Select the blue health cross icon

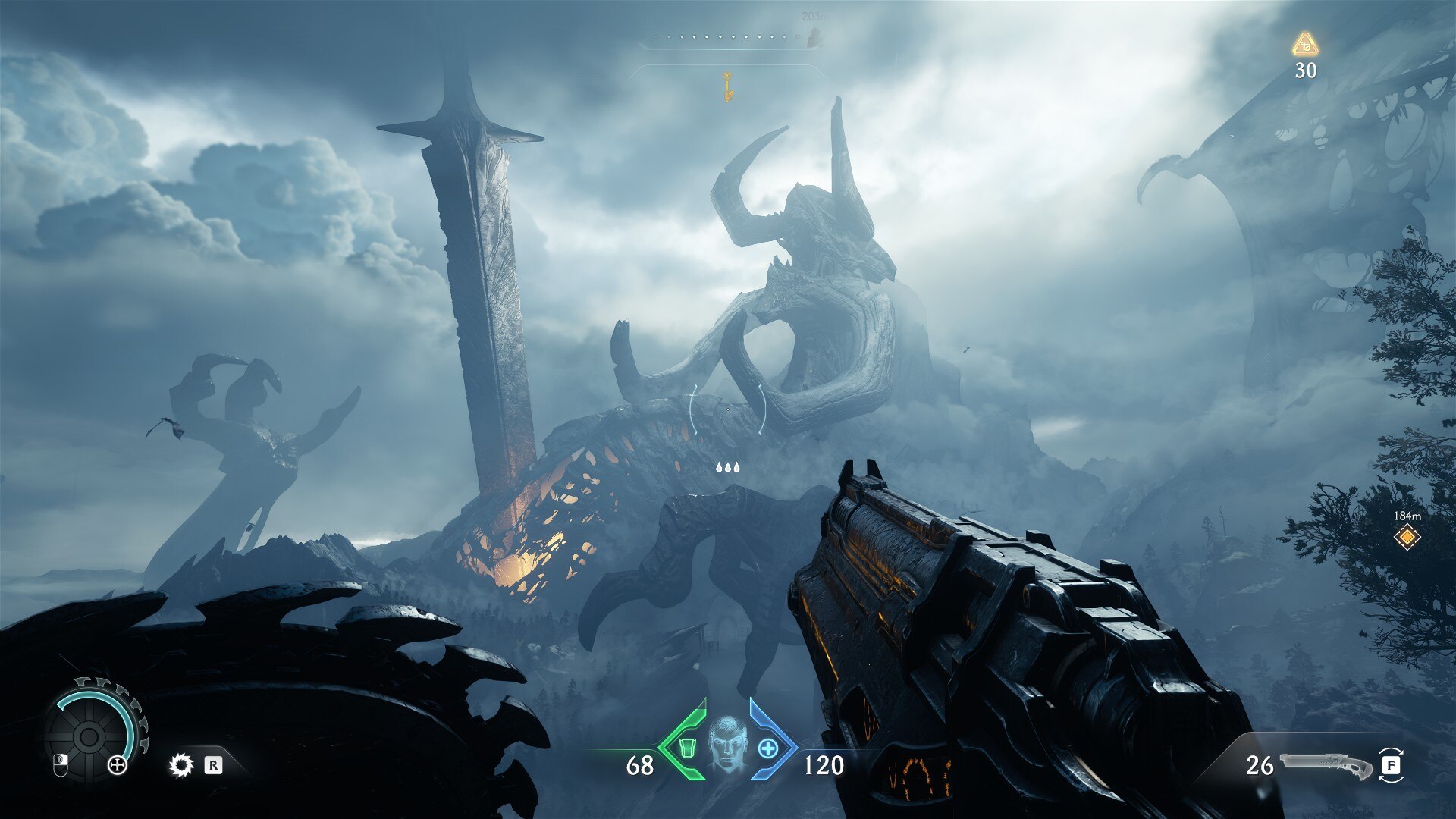(767, 748)
